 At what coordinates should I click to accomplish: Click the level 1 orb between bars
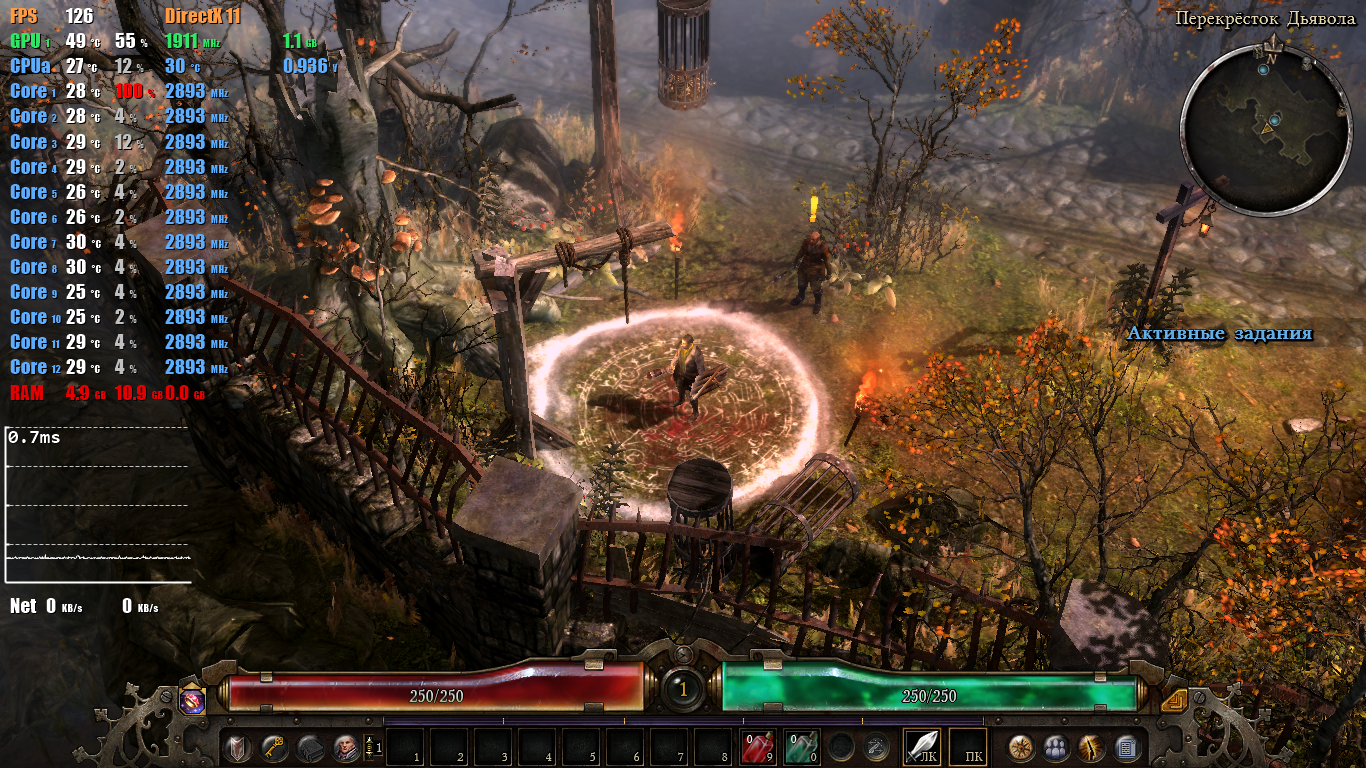[x=683, y=689]
